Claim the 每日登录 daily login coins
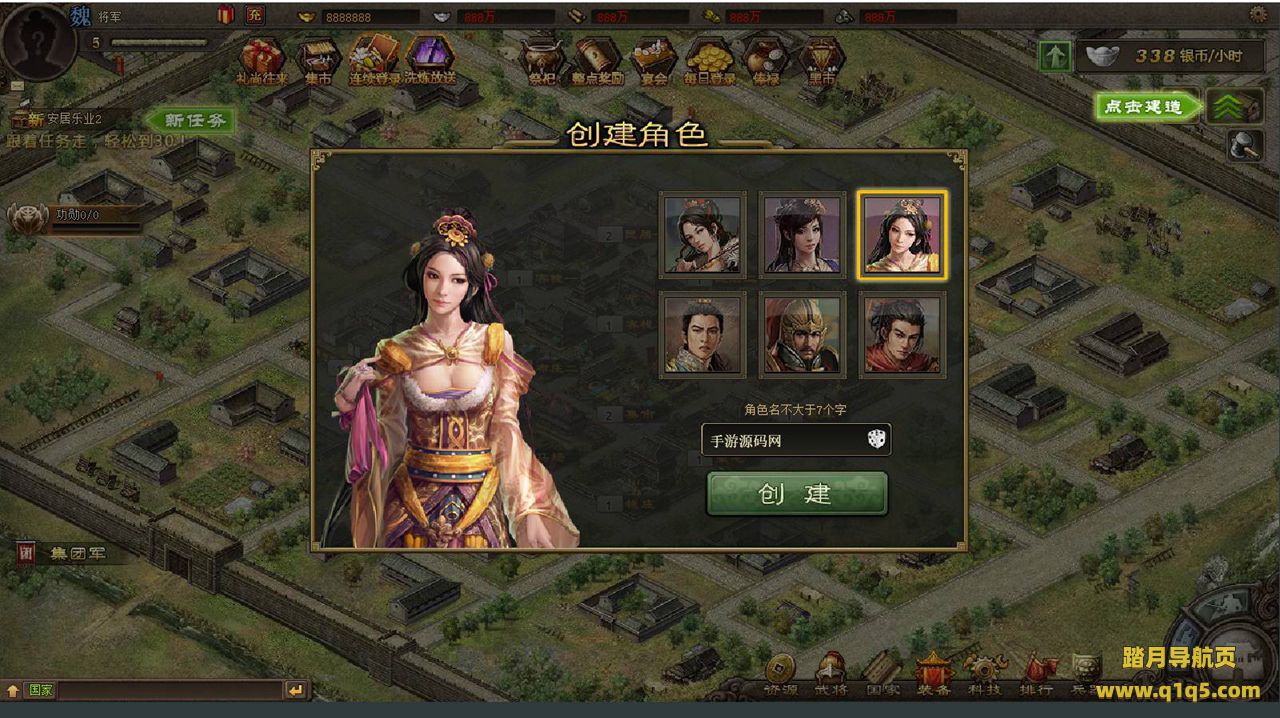The width and height of the screenshot is (1280, 718). [710, 62]
